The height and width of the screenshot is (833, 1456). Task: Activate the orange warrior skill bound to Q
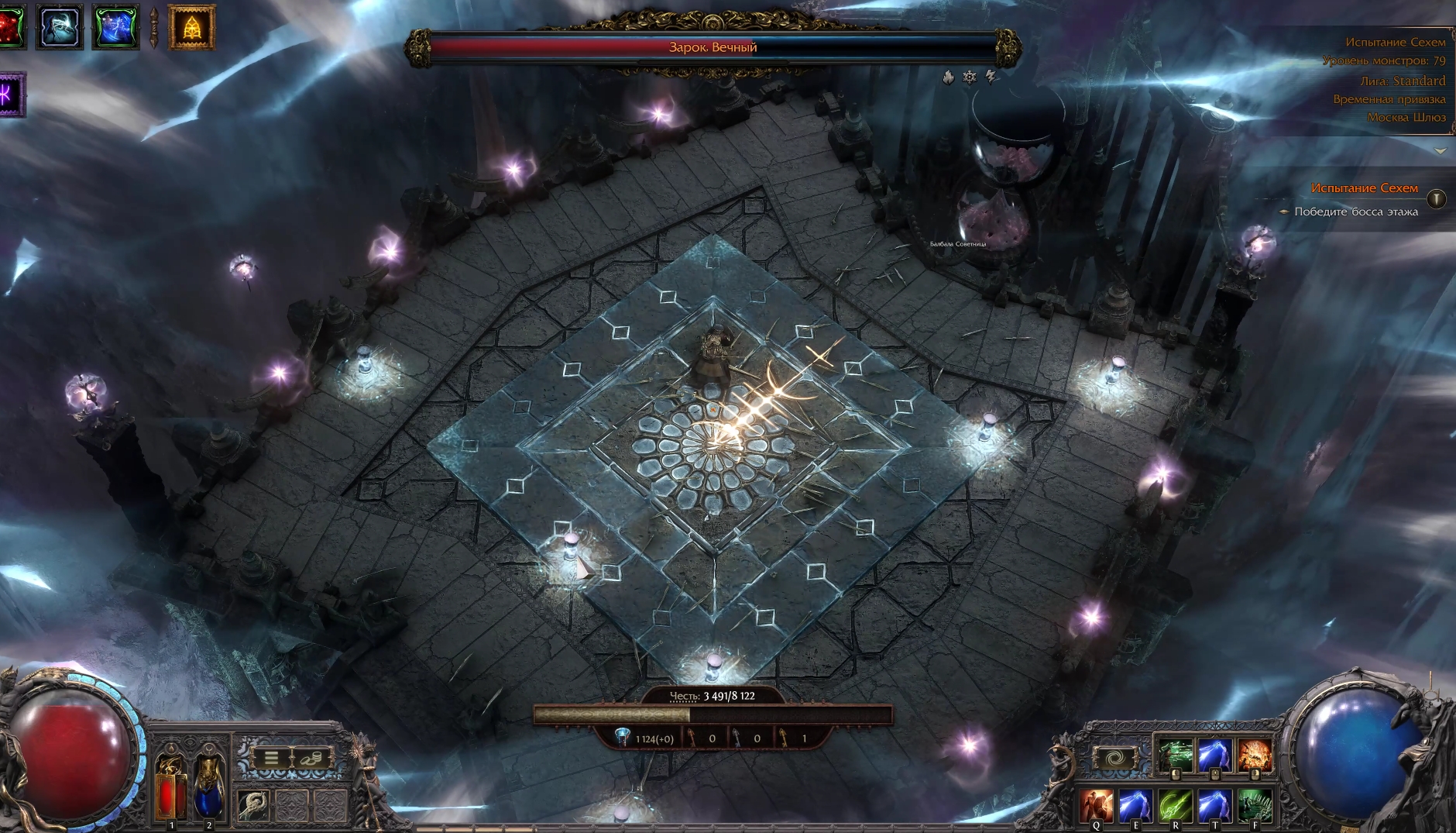point(1097,806)
